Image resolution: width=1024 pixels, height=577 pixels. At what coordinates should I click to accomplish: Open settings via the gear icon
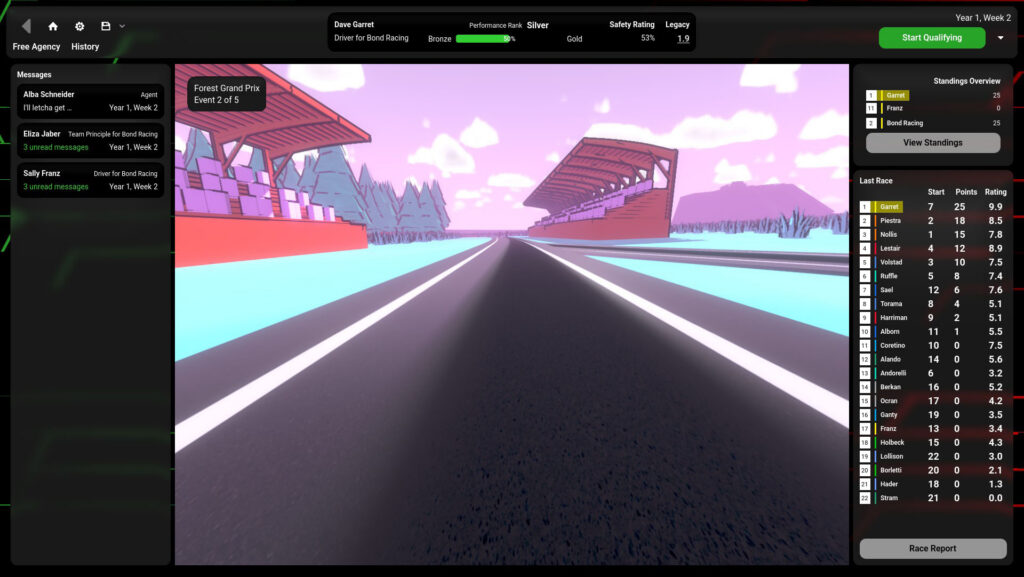(80, 26)
